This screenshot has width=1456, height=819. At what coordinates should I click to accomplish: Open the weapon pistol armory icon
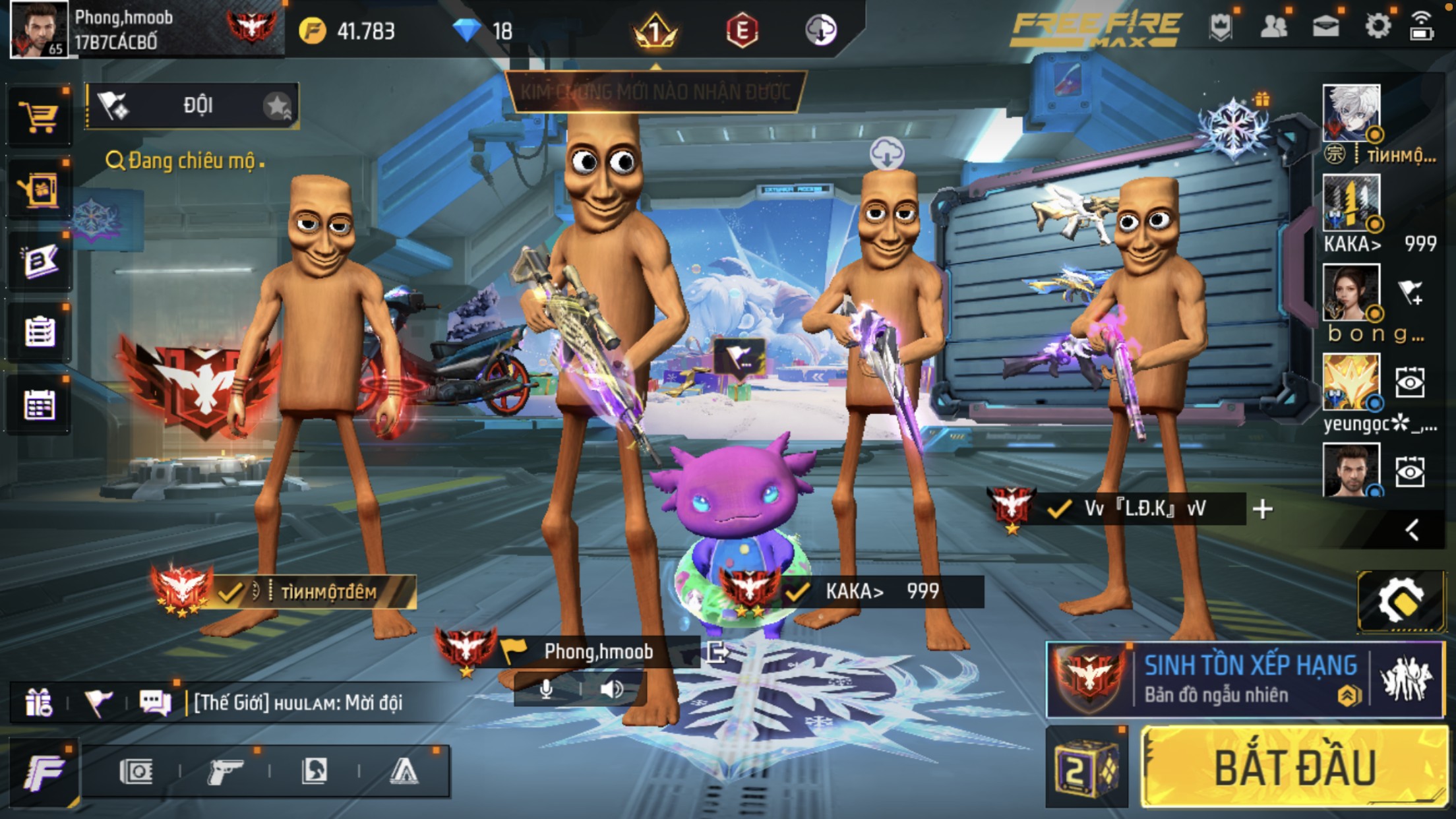coord(224,771)
